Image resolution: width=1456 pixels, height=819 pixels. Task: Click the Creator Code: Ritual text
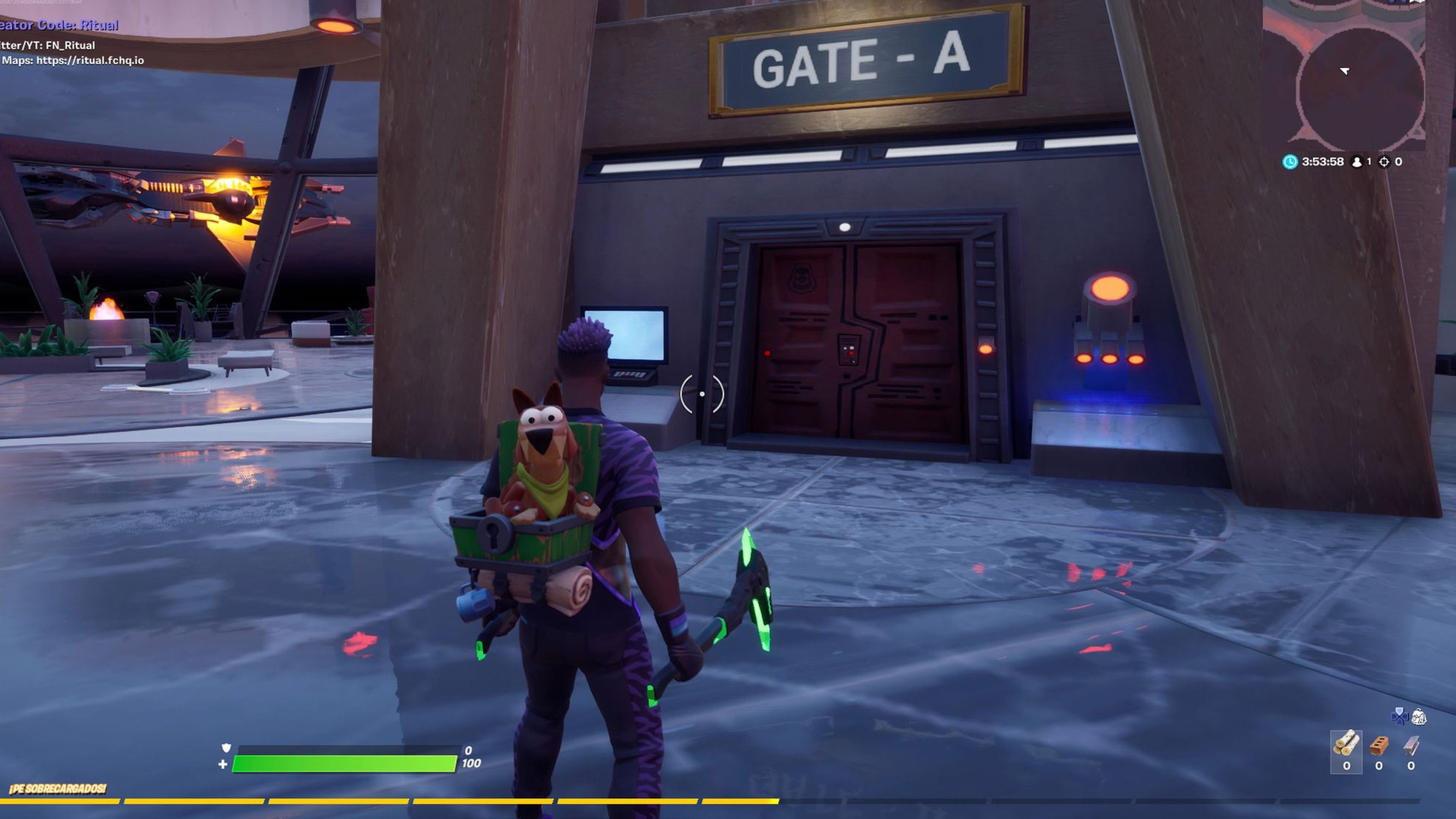click(x=60, y=25)
